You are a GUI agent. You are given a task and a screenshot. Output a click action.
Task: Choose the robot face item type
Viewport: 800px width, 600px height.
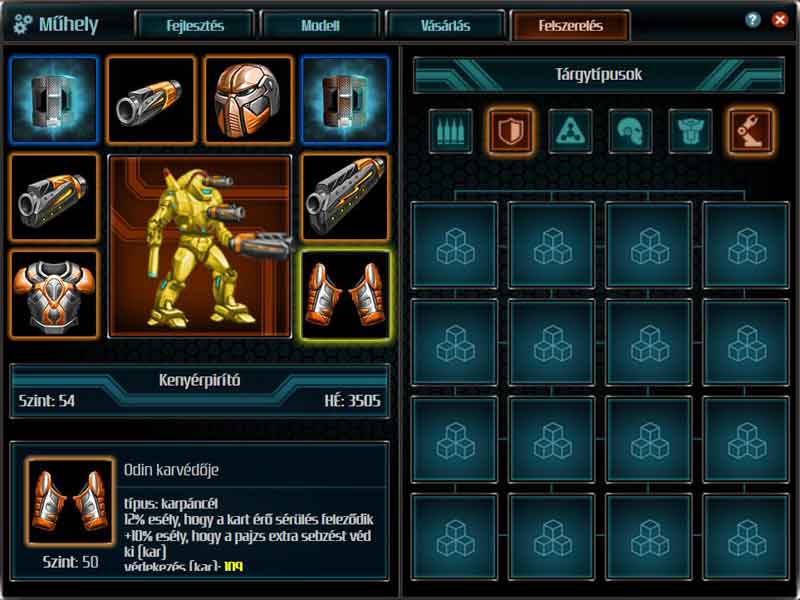690,131
